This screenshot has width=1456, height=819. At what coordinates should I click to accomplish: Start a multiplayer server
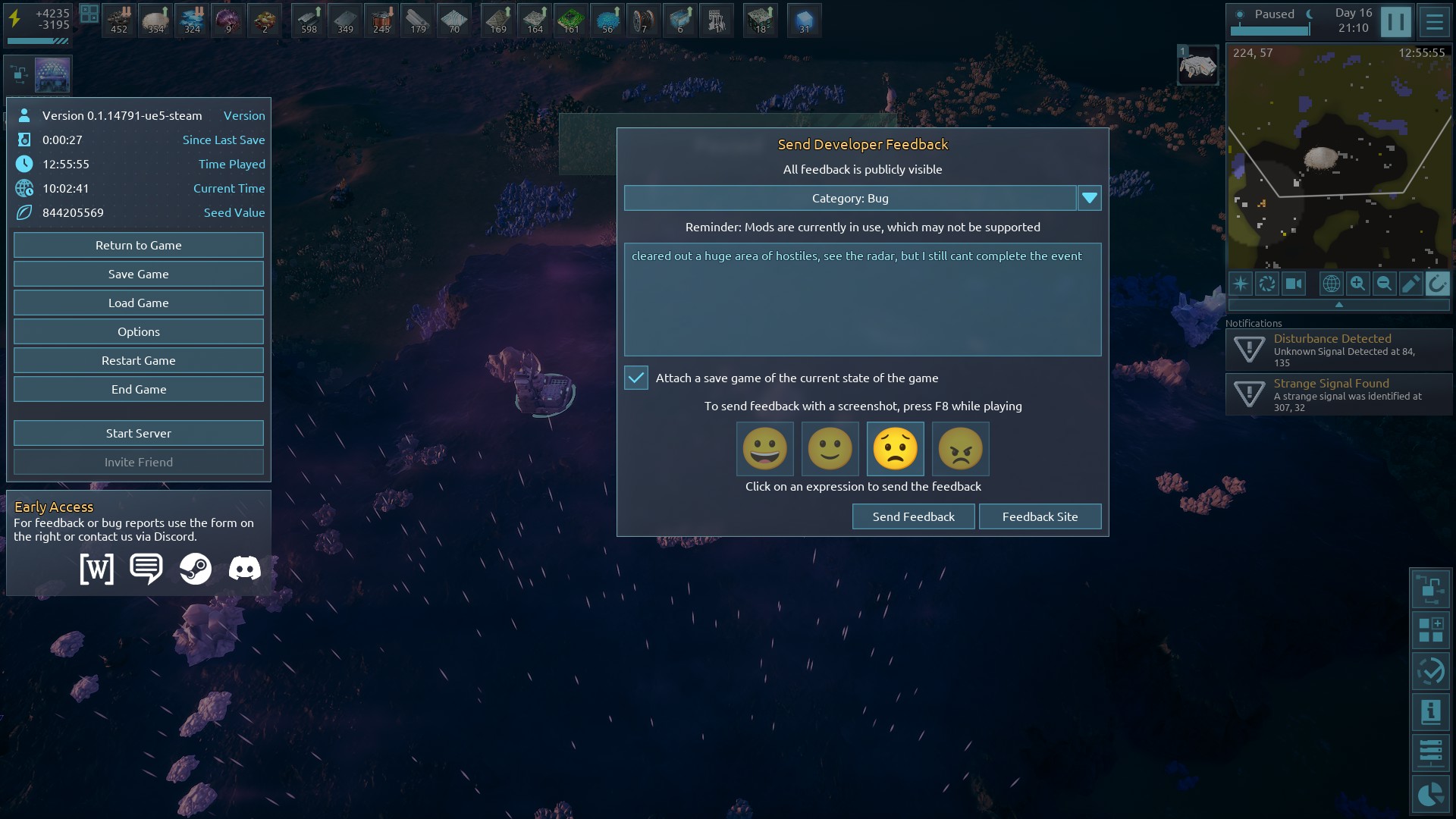pos(139,433)
